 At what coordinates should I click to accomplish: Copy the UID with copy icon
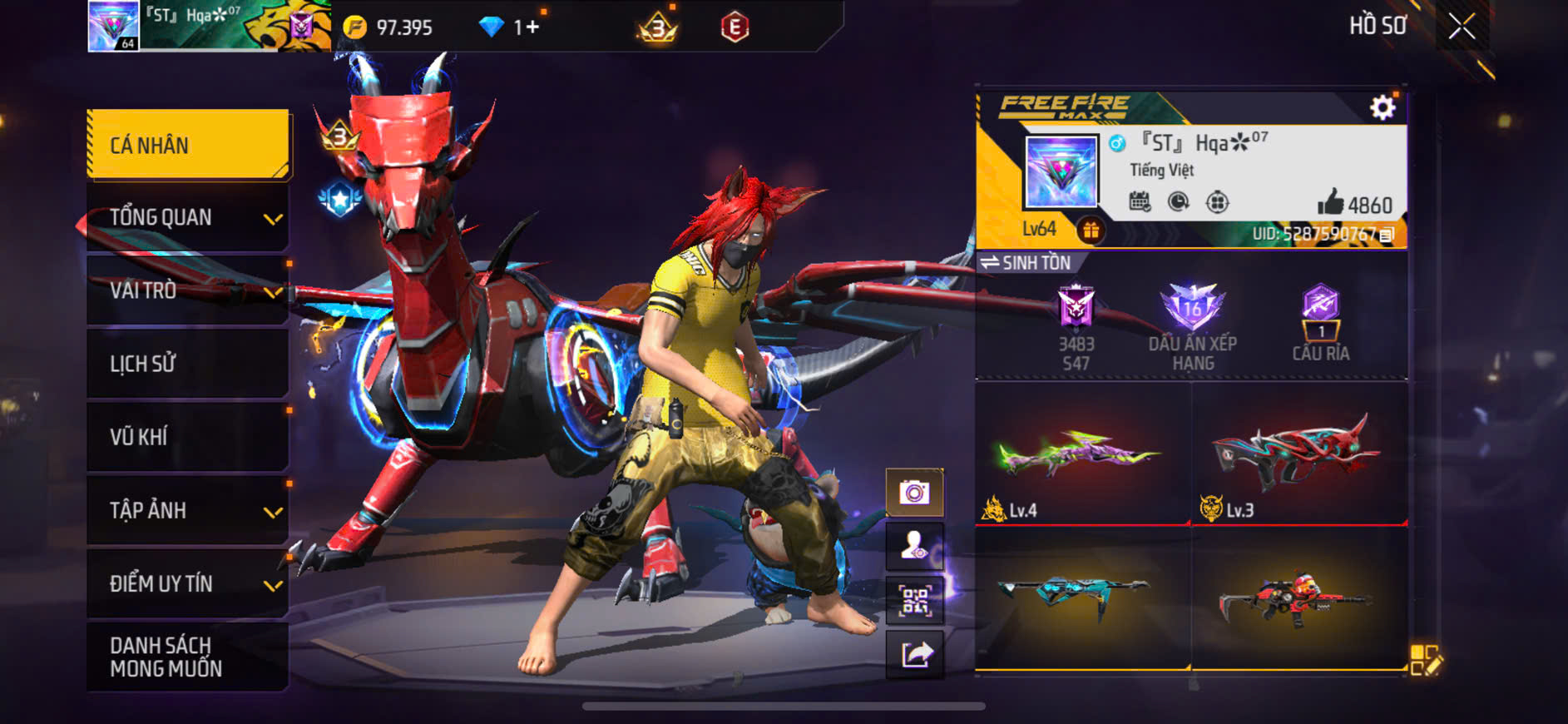1387,235
